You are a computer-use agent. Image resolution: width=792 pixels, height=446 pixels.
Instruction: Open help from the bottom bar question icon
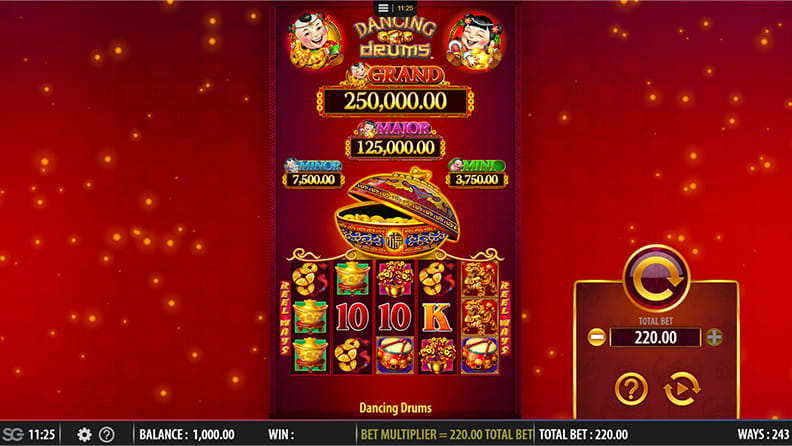(x=106, y=435)
